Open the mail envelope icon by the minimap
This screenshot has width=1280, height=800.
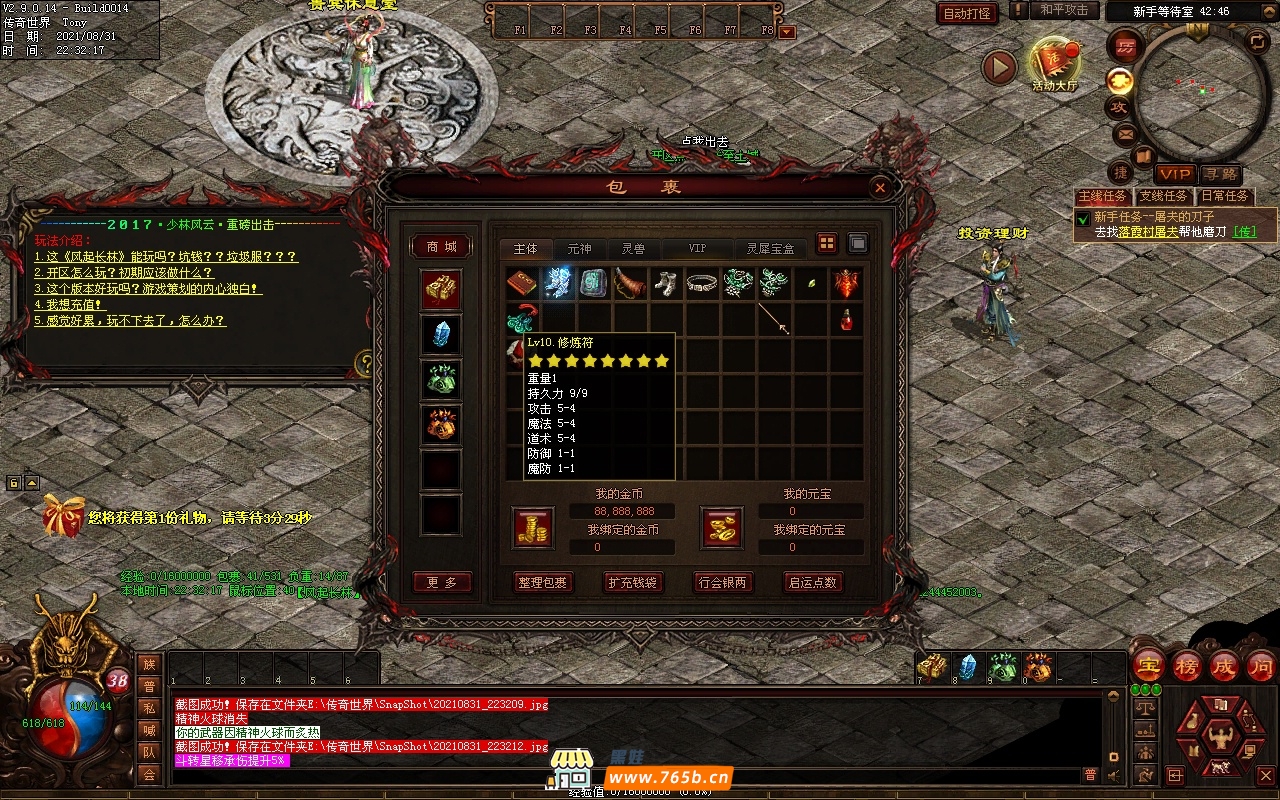pyautogui.click(x=1126, y=133)
